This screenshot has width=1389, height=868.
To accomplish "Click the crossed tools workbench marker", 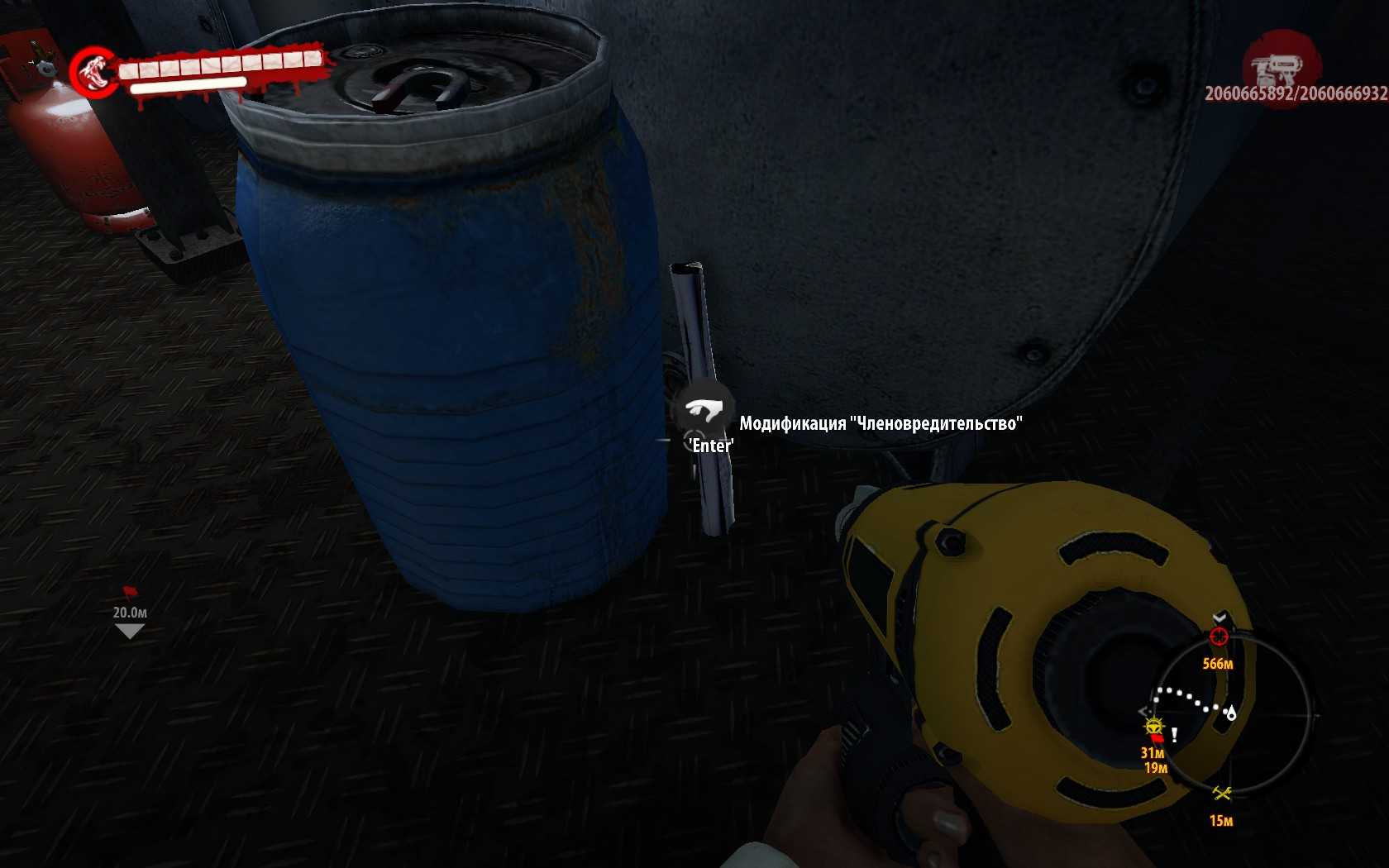I will pyautogui.click(x=1222, y=794).
